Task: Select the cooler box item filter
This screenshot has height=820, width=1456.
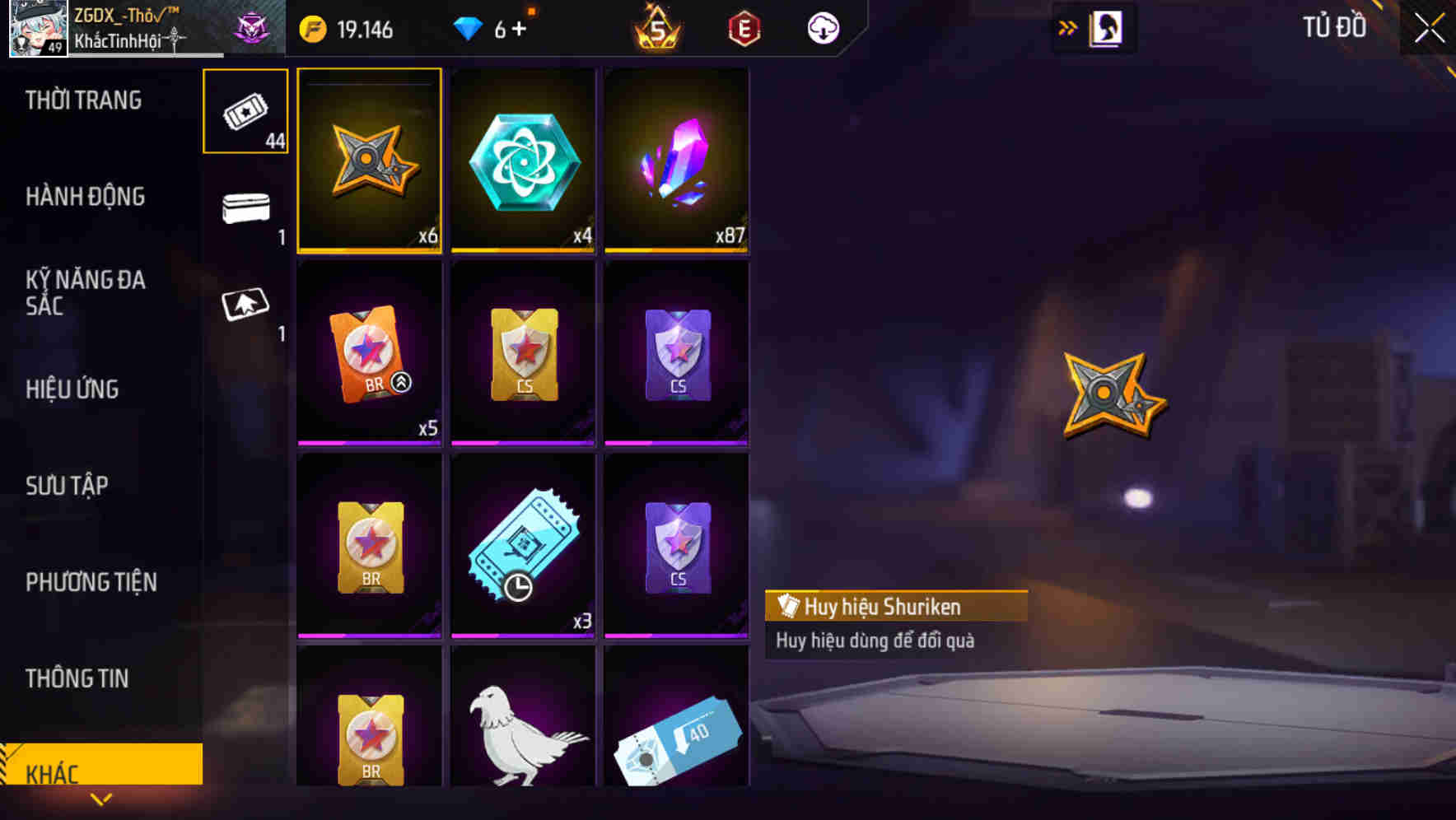Action: click(x=245, y=210)
